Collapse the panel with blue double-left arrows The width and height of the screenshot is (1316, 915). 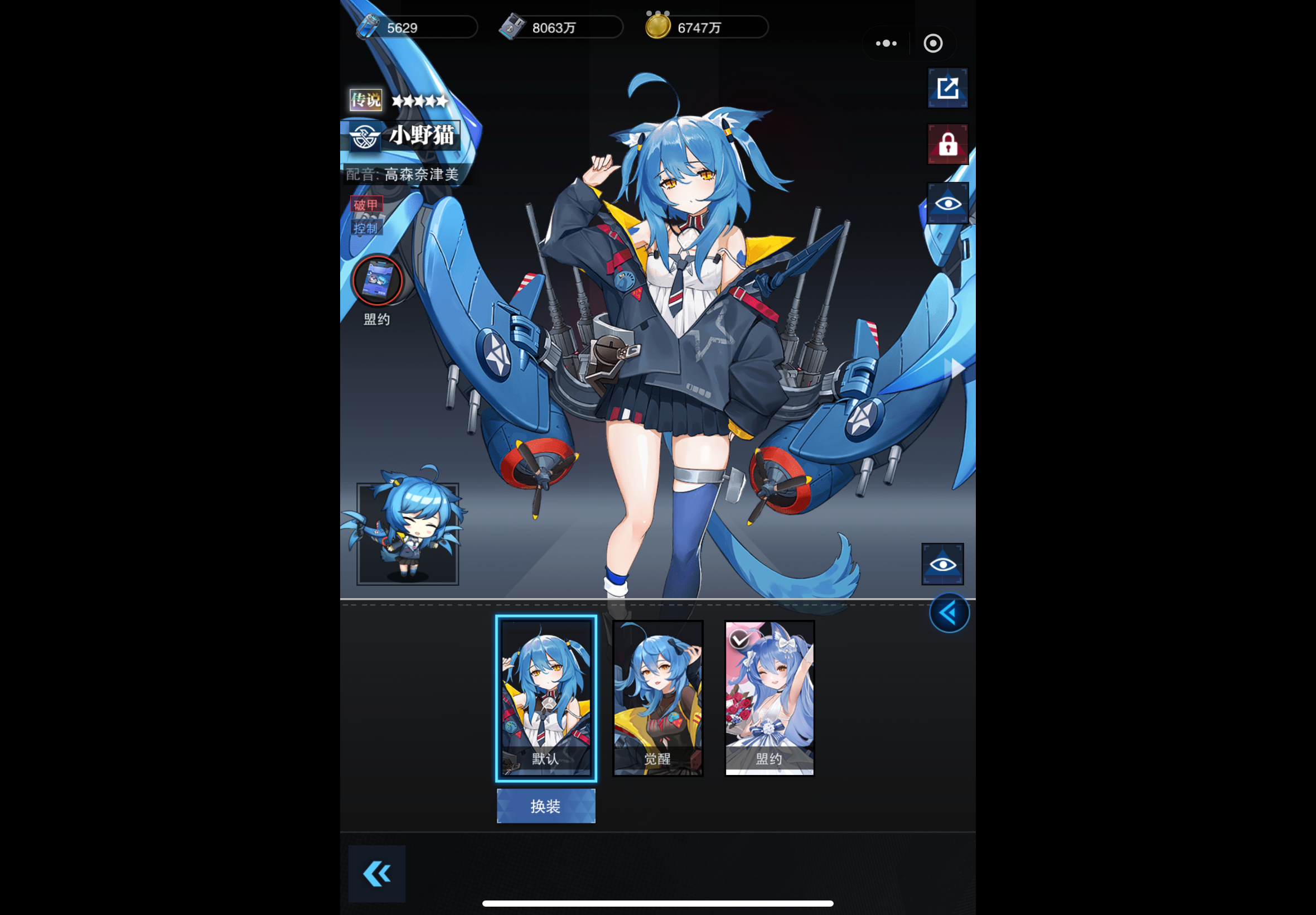[949, 612]
